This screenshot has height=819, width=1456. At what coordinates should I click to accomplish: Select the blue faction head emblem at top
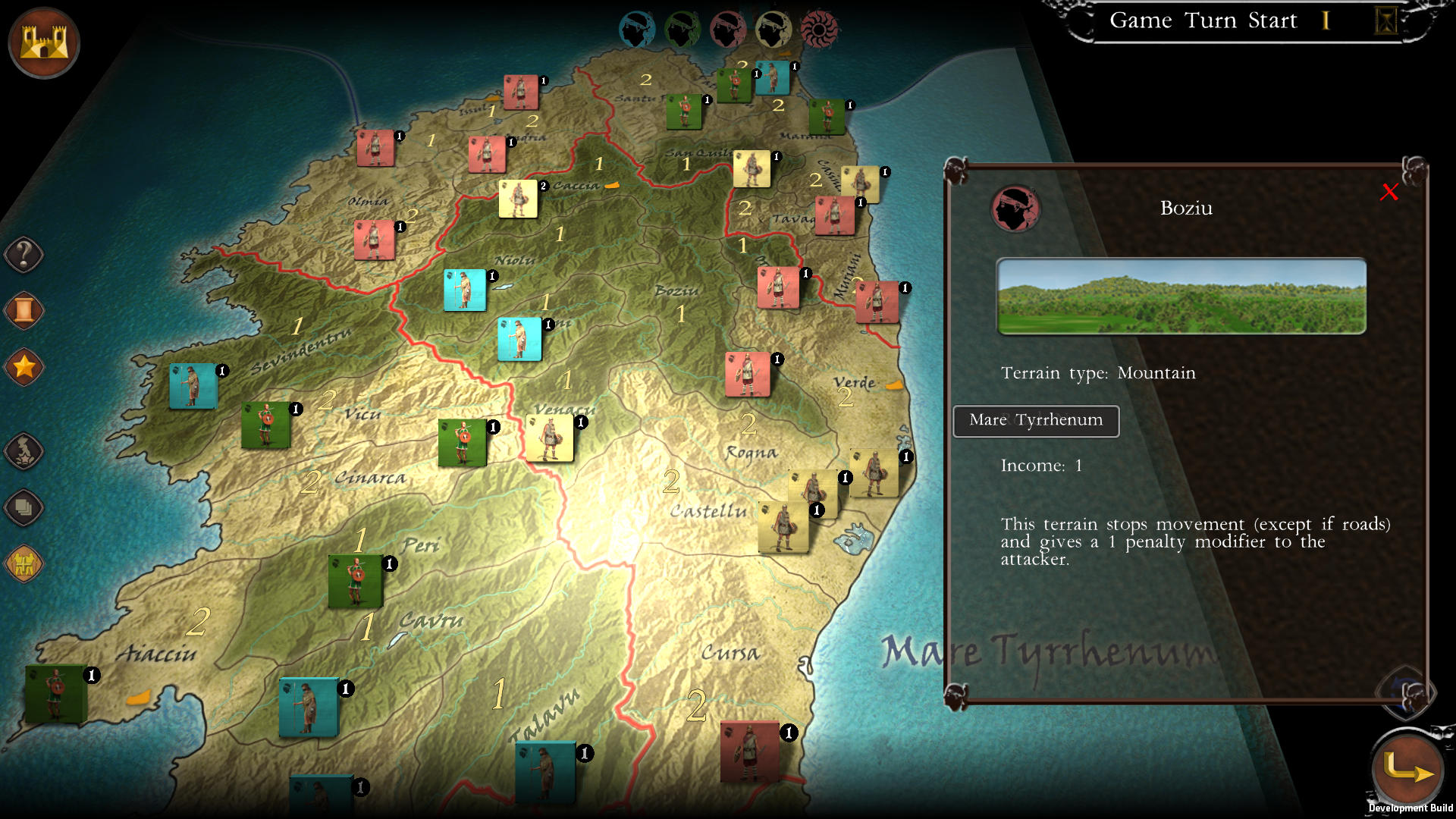click(x=637, y=28)
